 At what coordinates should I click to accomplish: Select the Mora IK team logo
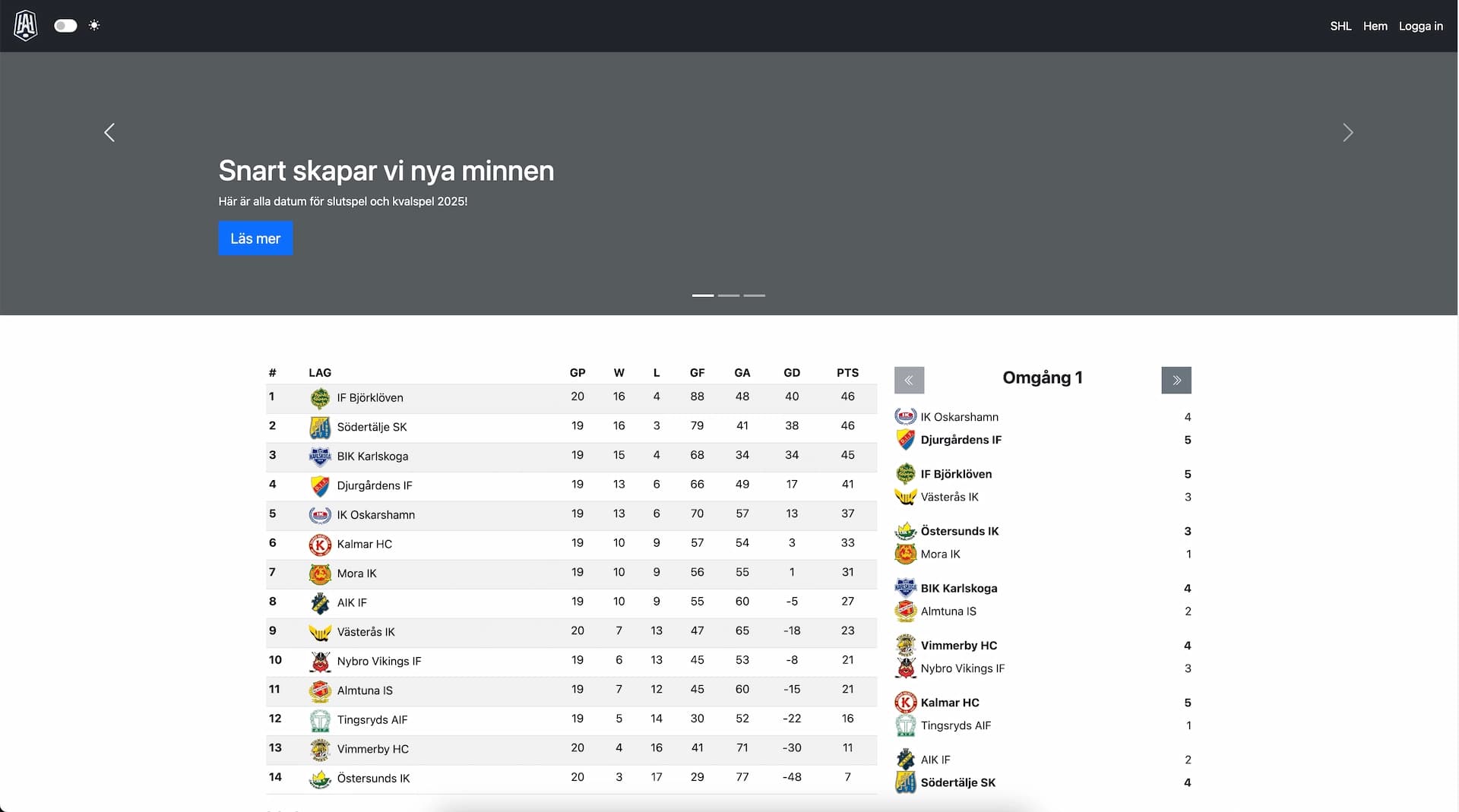click(x=321, y=573)
